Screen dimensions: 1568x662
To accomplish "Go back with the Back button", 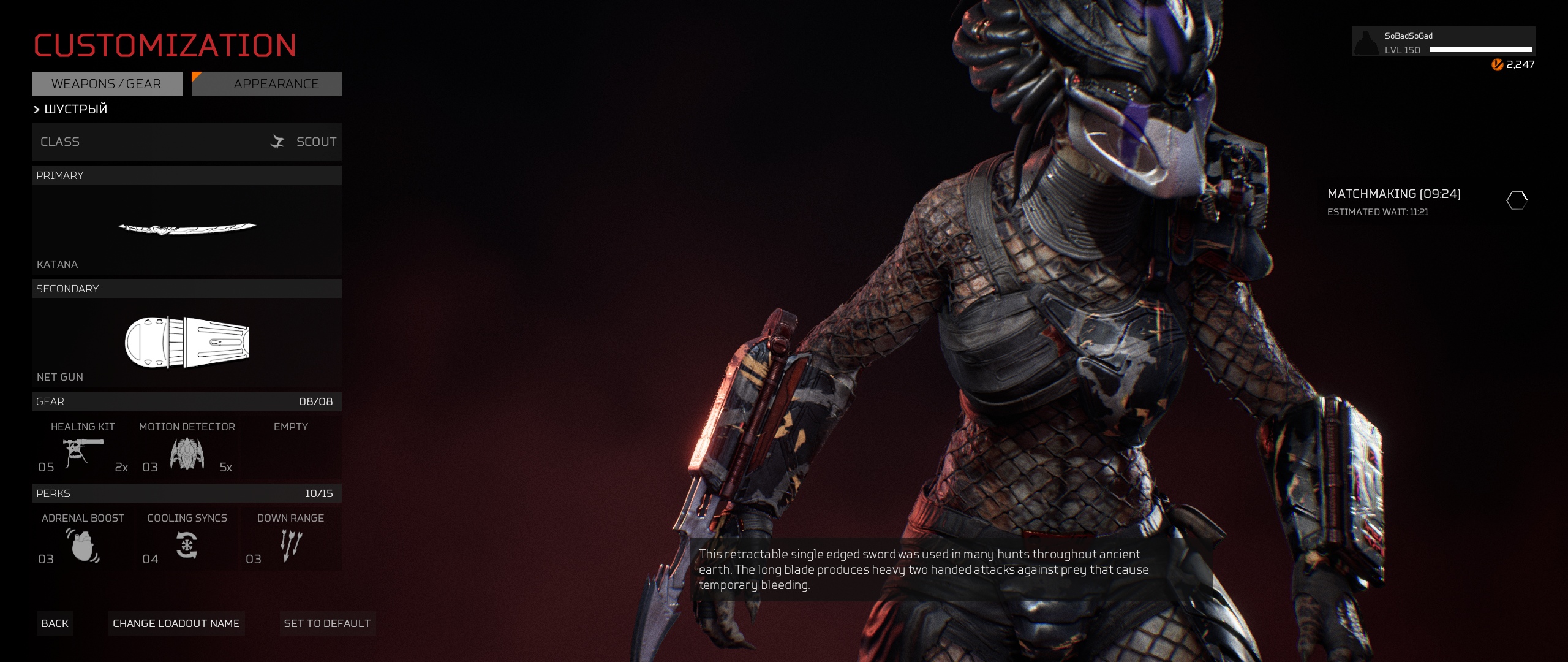I will coord(55,623).
